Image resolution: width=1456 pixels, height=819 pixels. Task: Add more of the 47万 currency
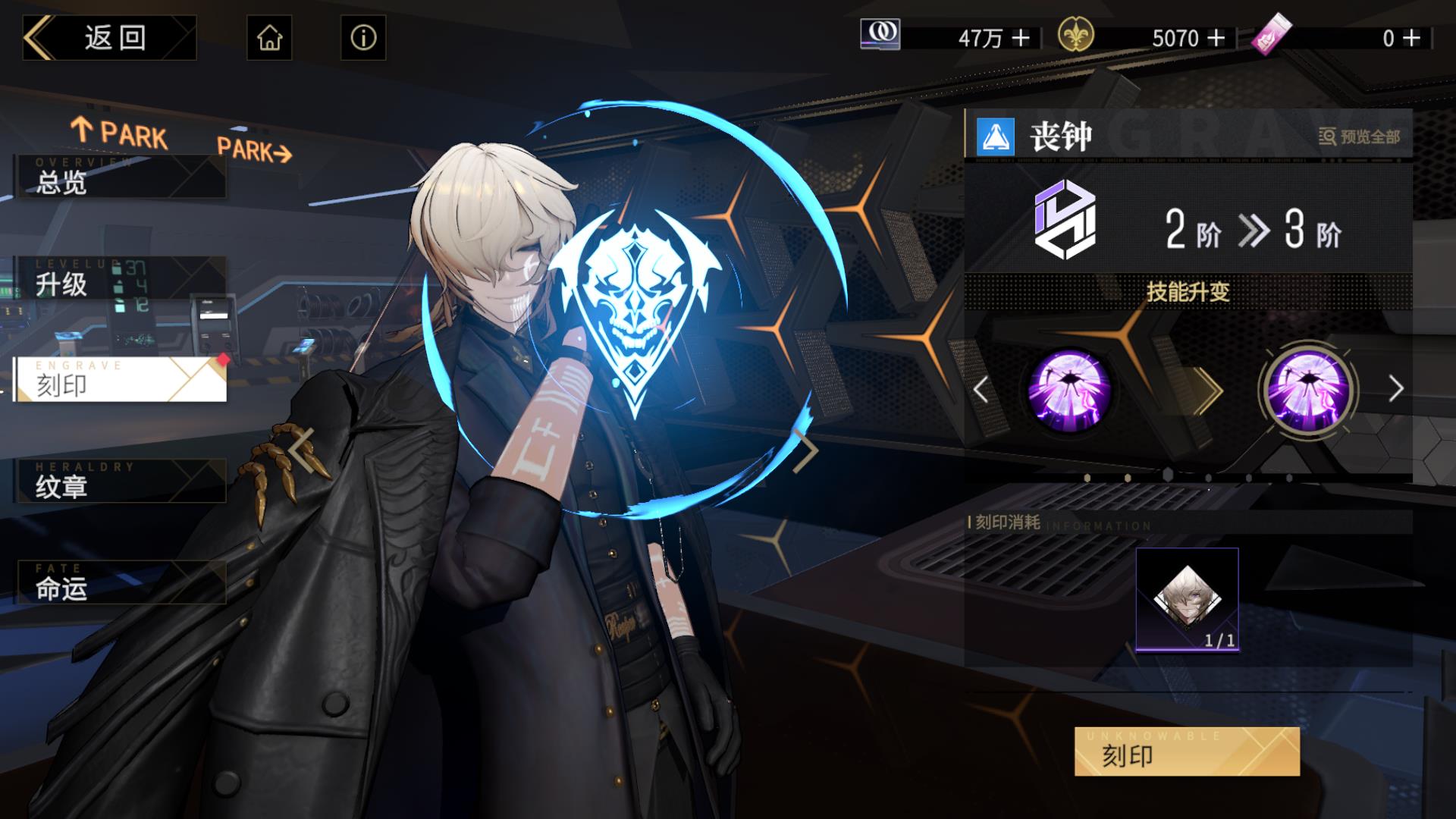(1021, 38)
